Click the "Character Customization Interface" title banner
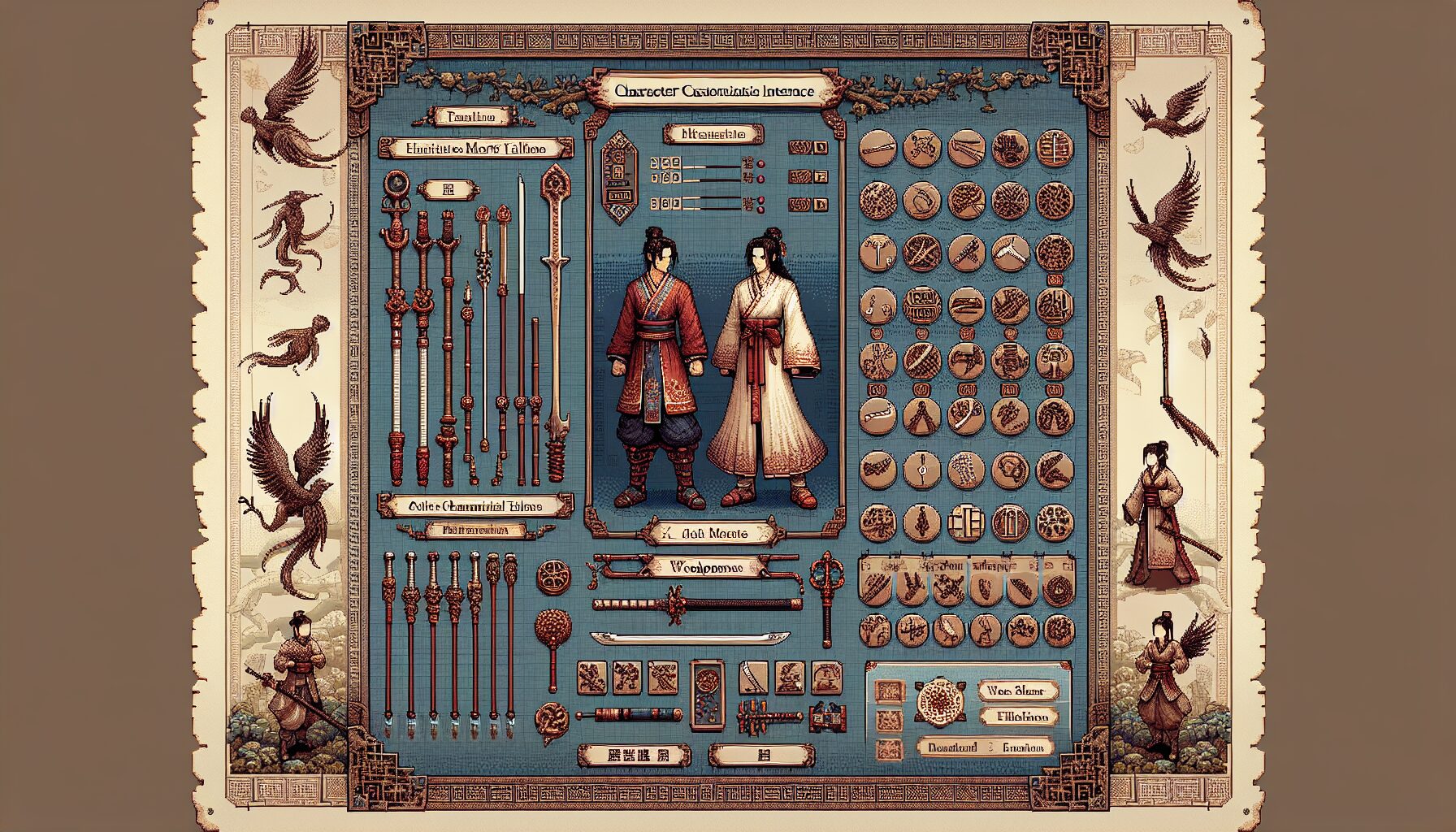This screenshot has width=1456, height=832. click(x=715, y=91)
